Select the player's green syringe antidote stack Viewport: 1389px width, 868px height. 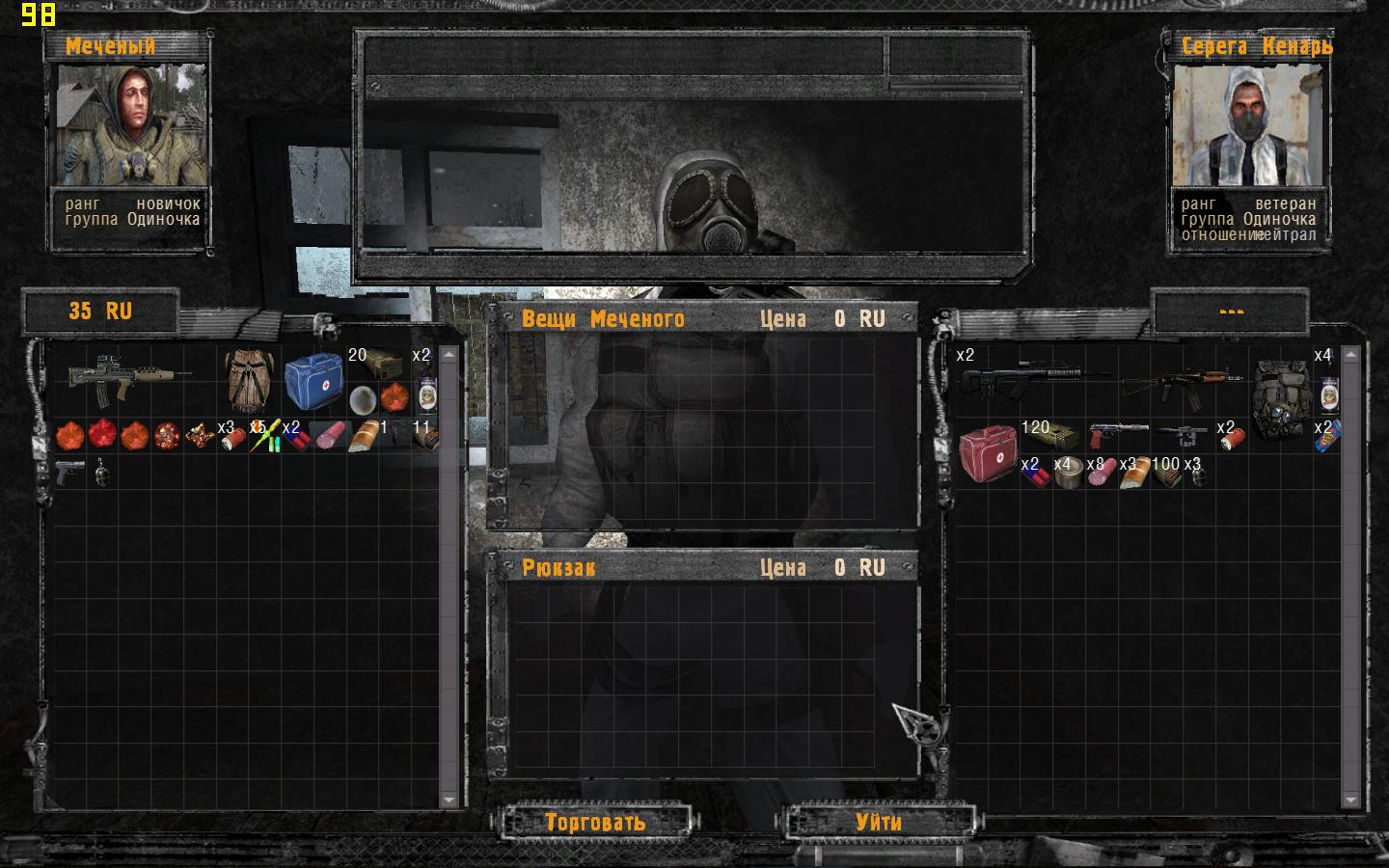[265, 436]
